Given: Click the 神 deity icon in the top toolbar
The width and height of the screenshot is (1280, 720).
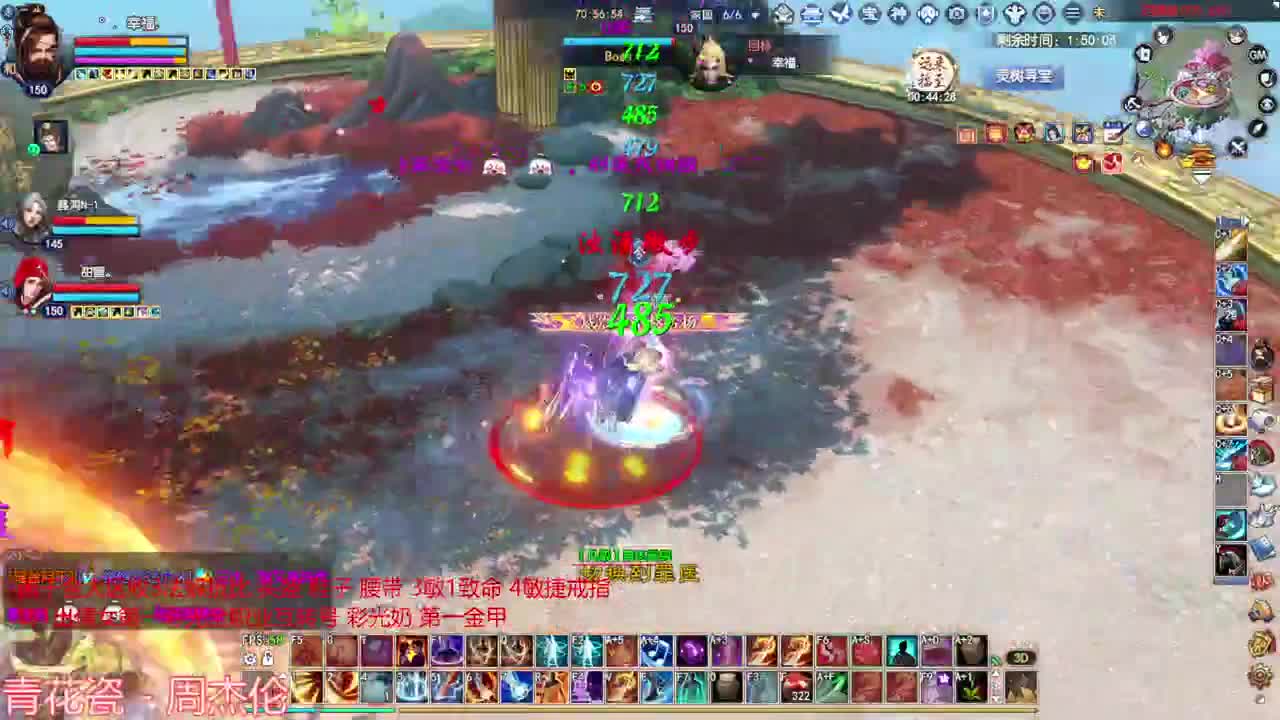Looking at the screenshot, I should [899, 14].
